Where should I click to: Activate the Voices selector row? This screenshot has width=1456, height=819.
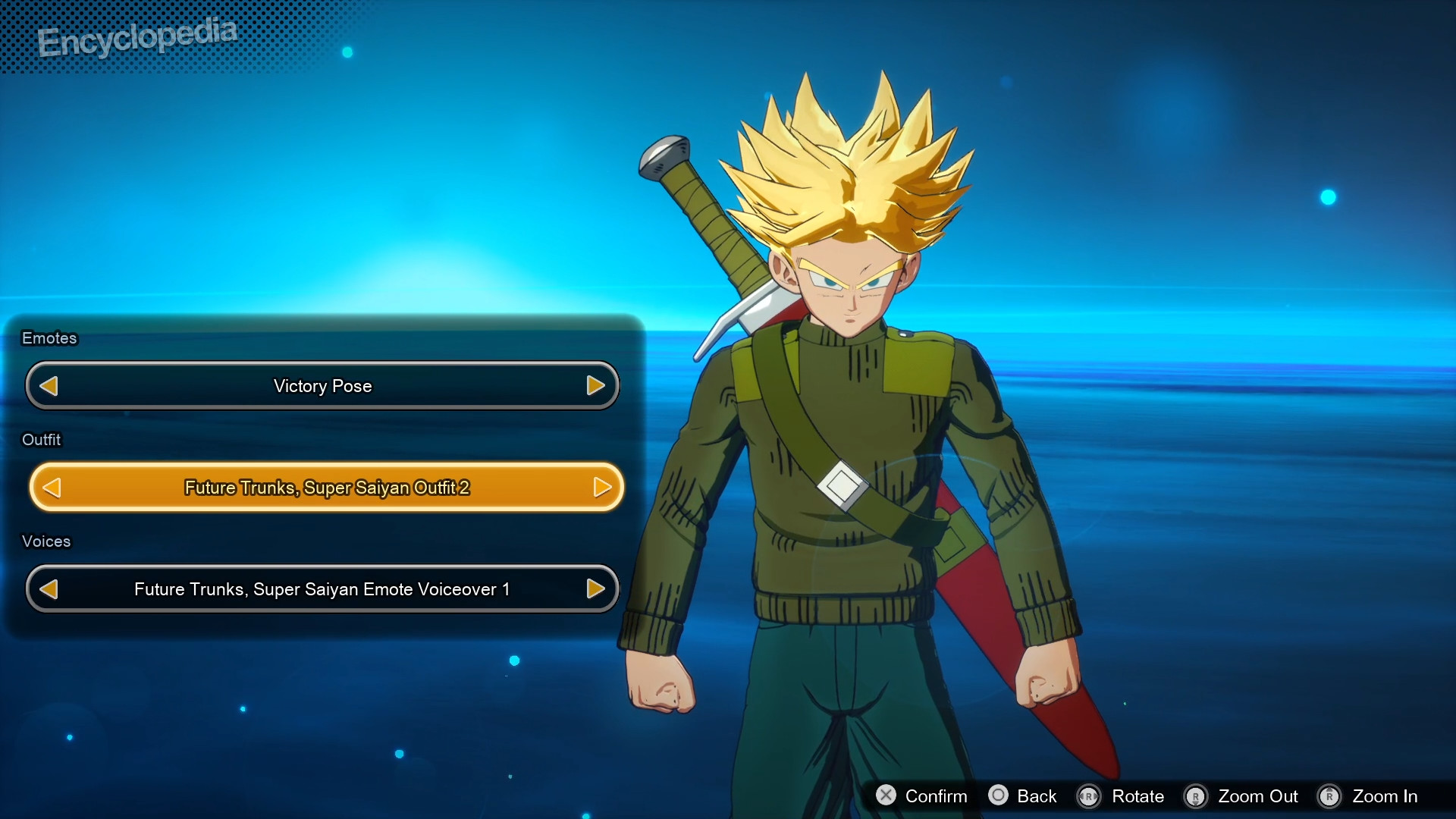pyautogui.click(x=322, y=588)
